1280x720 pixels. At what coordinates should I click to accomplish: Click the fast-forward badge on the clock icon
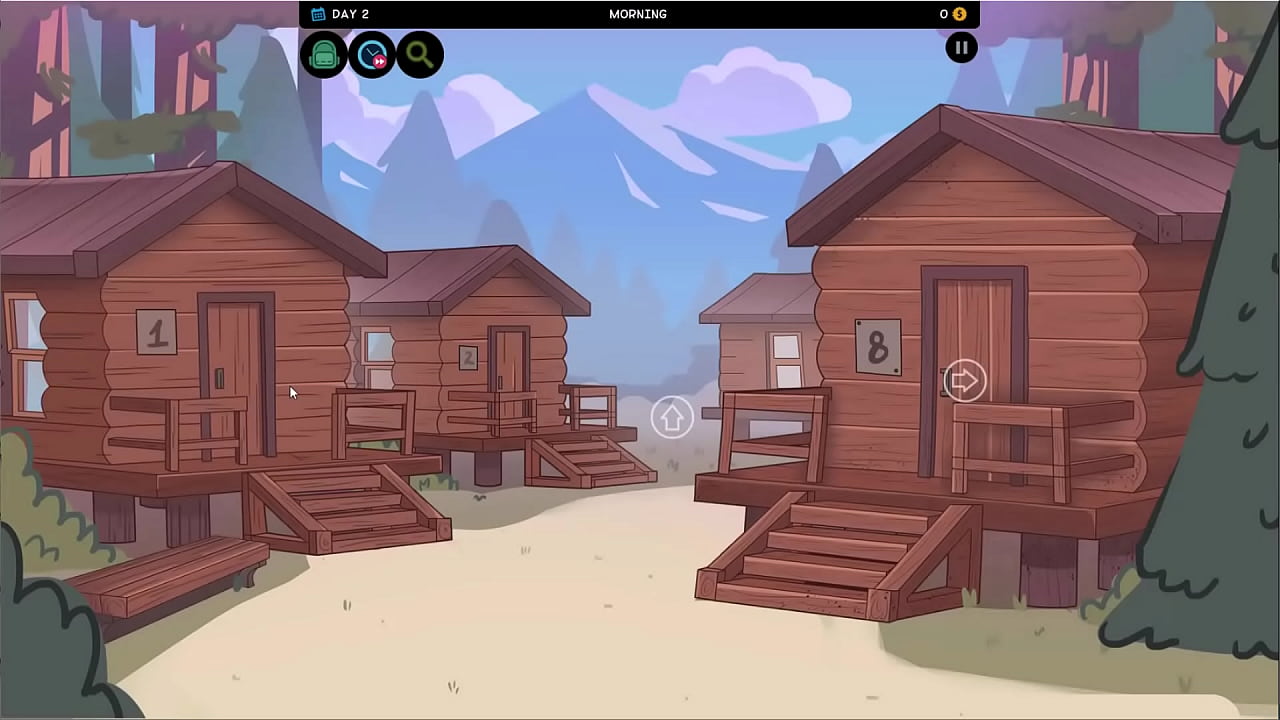pos(381,64)
